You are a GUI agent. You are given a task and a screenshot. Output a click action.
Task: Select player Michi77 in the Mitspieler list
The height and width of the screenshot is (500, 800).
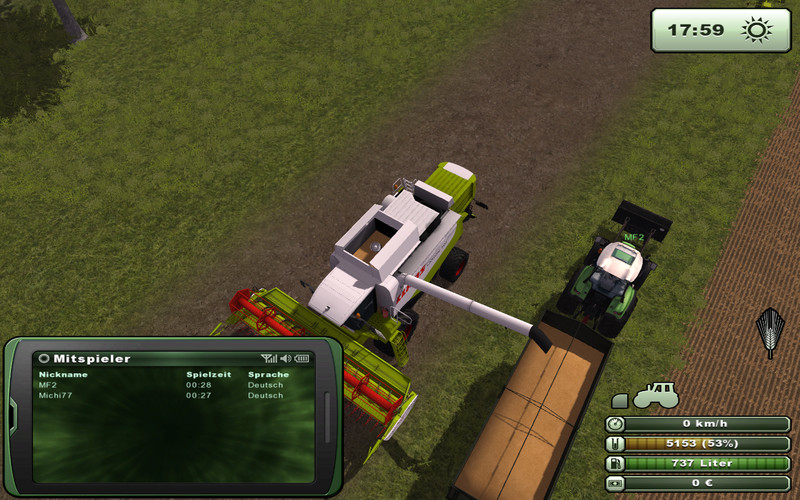coord(54,395)
